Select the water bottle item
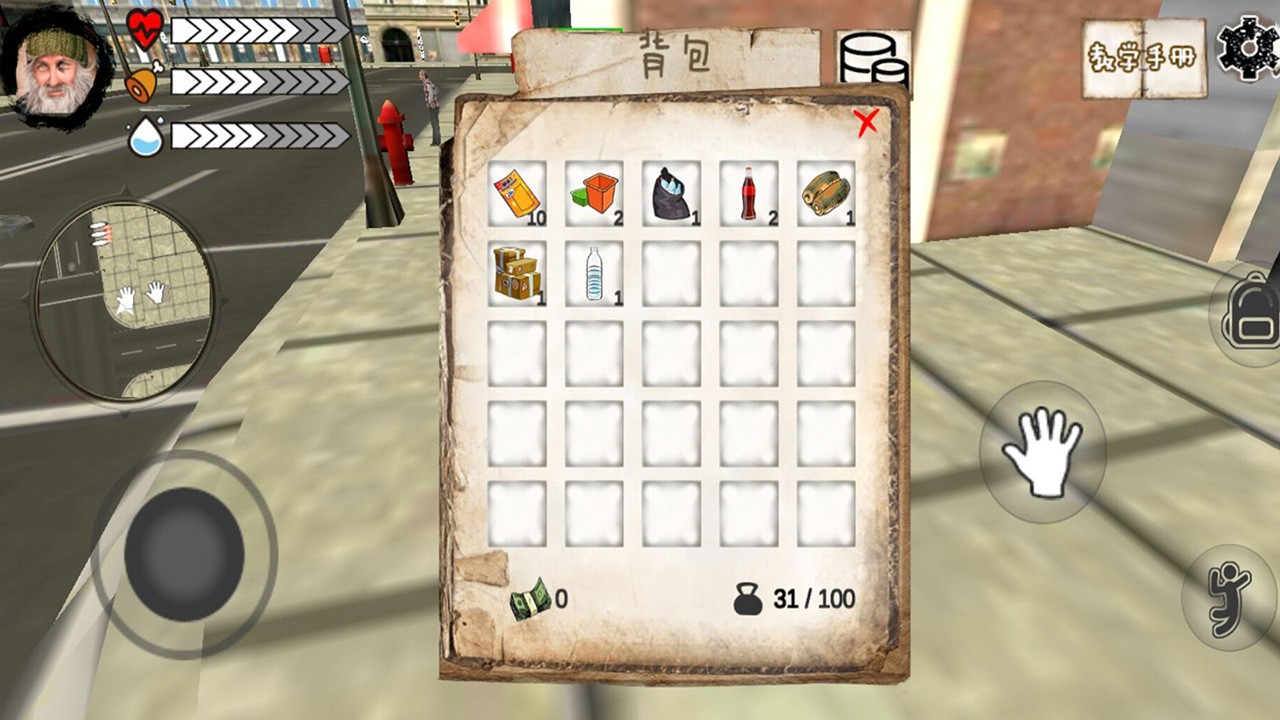The image size is (1280, 720). pyautogui.click(x=594, y=272)
